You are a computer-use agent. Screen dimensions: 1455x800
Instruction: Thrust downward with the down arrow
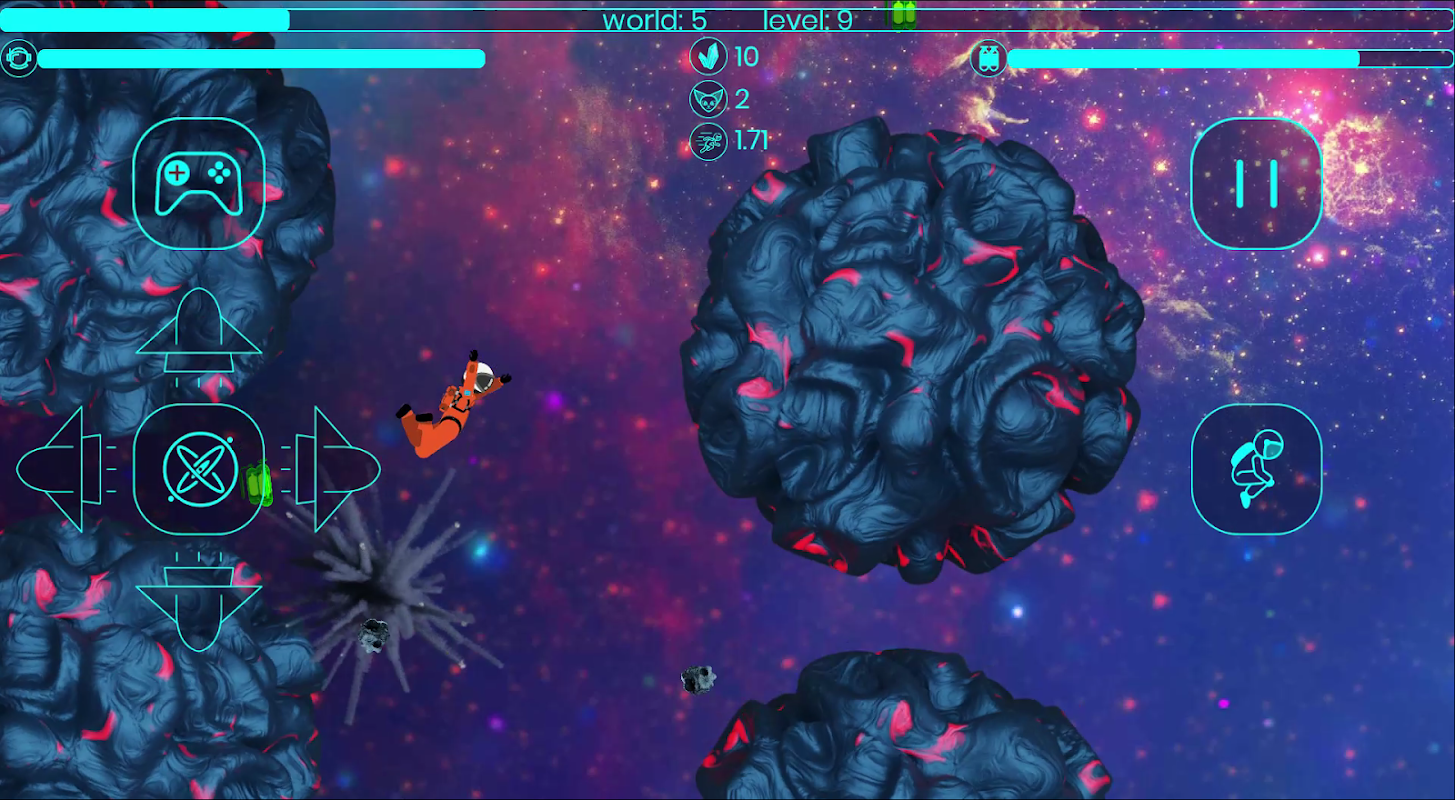pyautogui.click(x=199, y=602)
